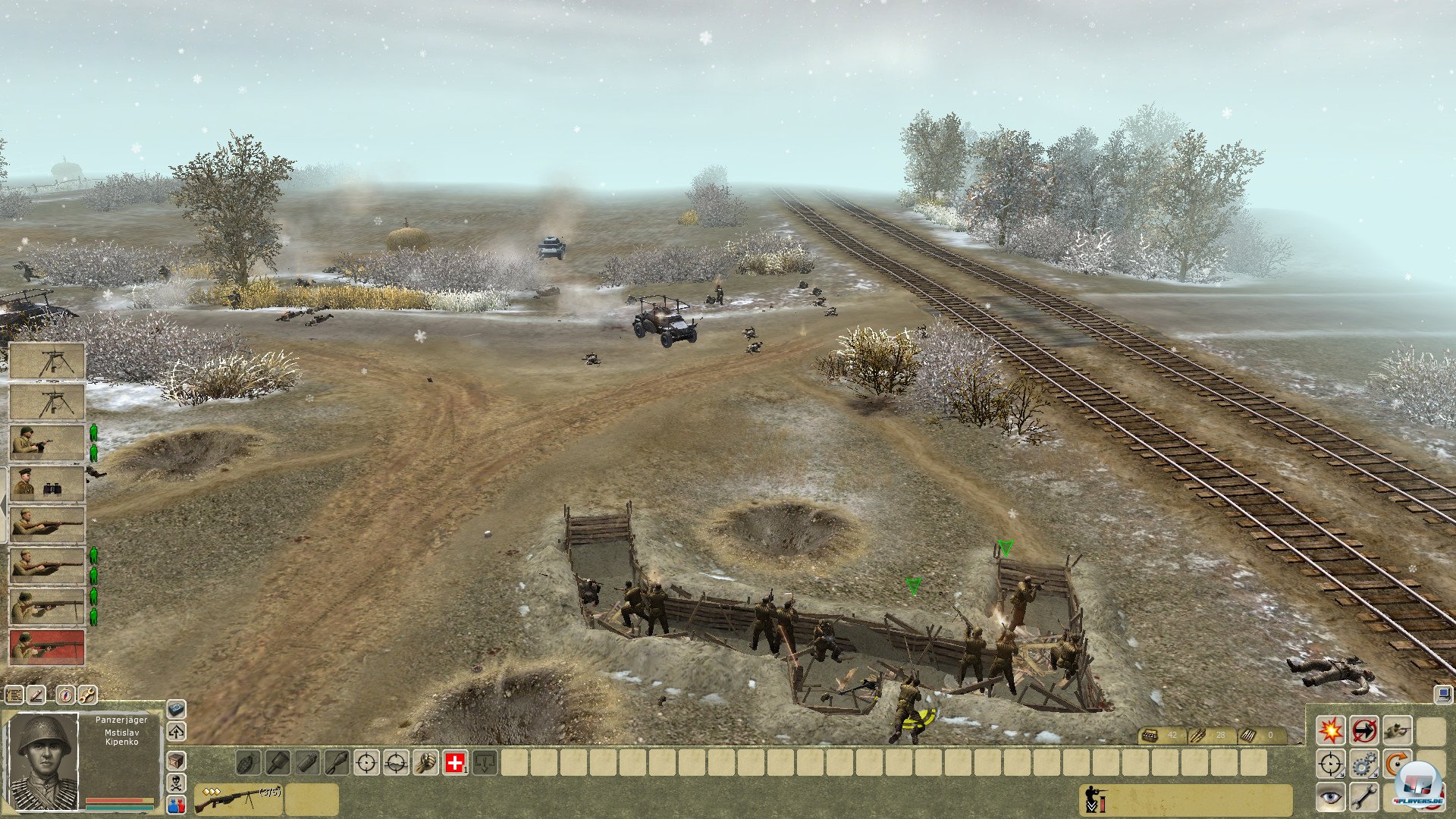The width and height of the screenshot is (1456, 819).
Task: Toggle the blue and red figures button
Action: pyautogui.click(x=176, y=805)
